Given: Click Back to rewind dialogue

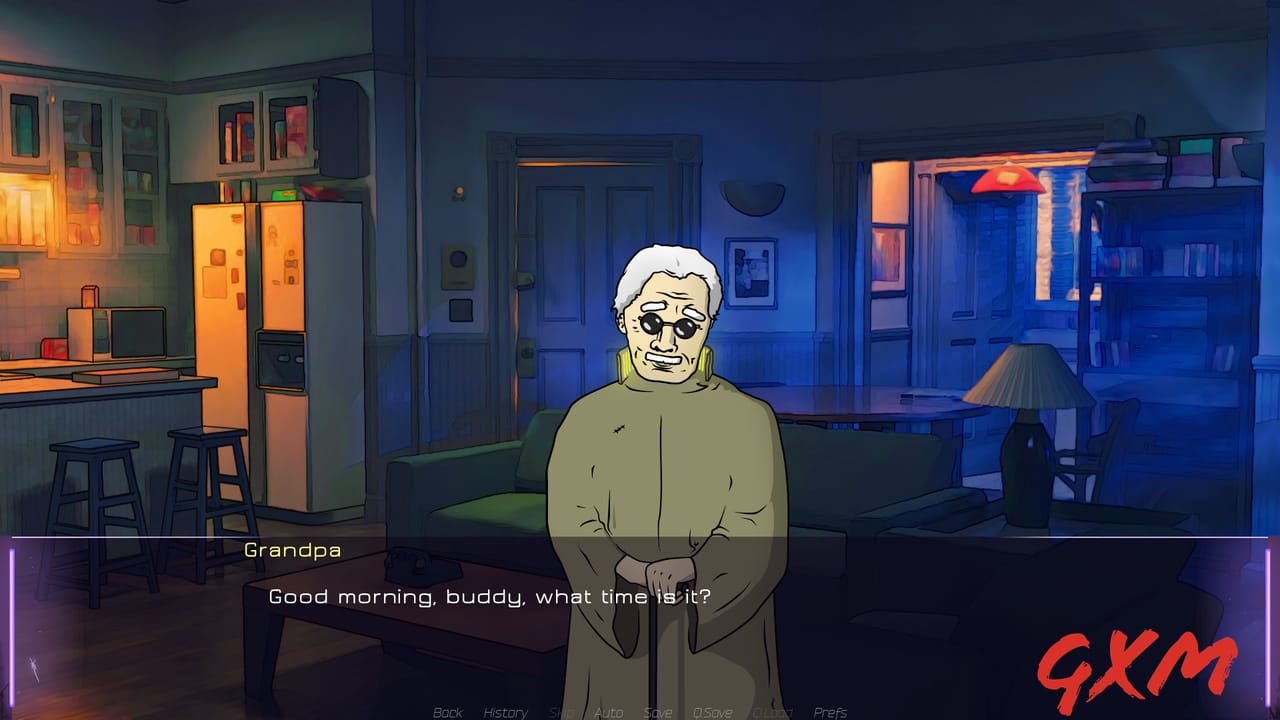Looking at the screenshot, I should pyautogui.click(x=447, y=712).
